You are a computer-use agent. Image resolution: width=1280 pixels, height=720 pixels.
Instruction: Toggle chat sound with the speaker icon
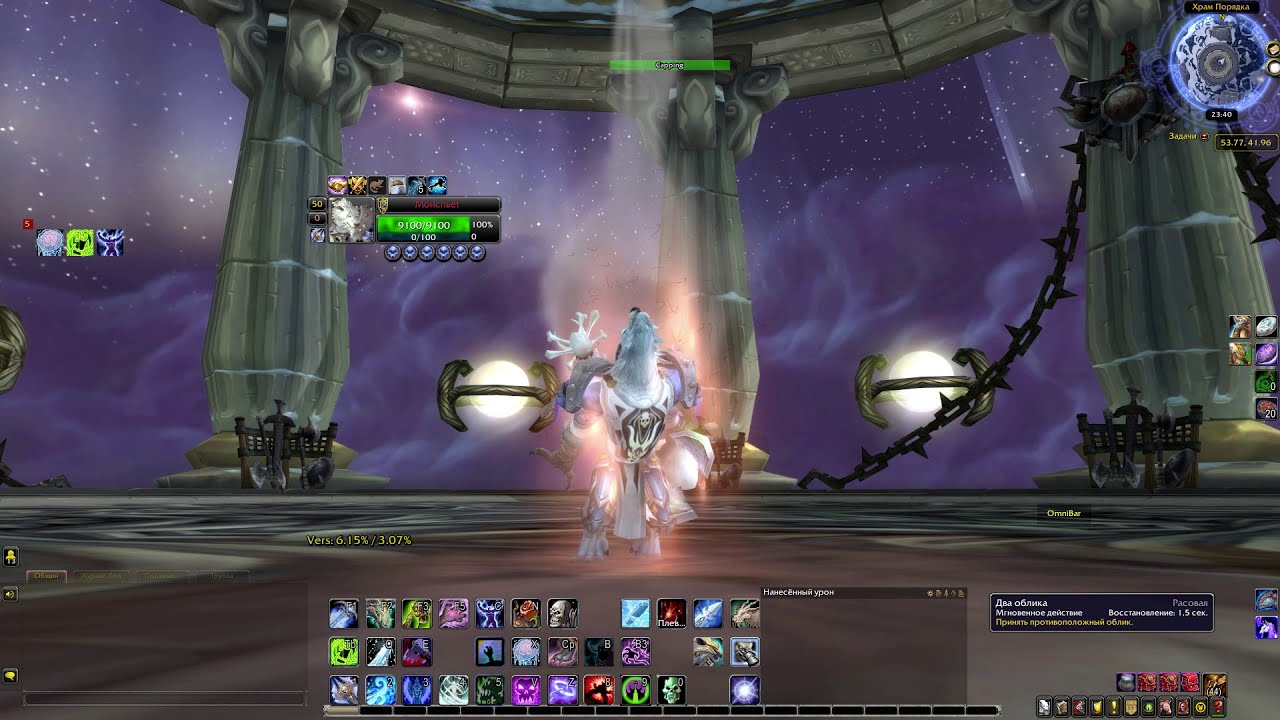11,594
